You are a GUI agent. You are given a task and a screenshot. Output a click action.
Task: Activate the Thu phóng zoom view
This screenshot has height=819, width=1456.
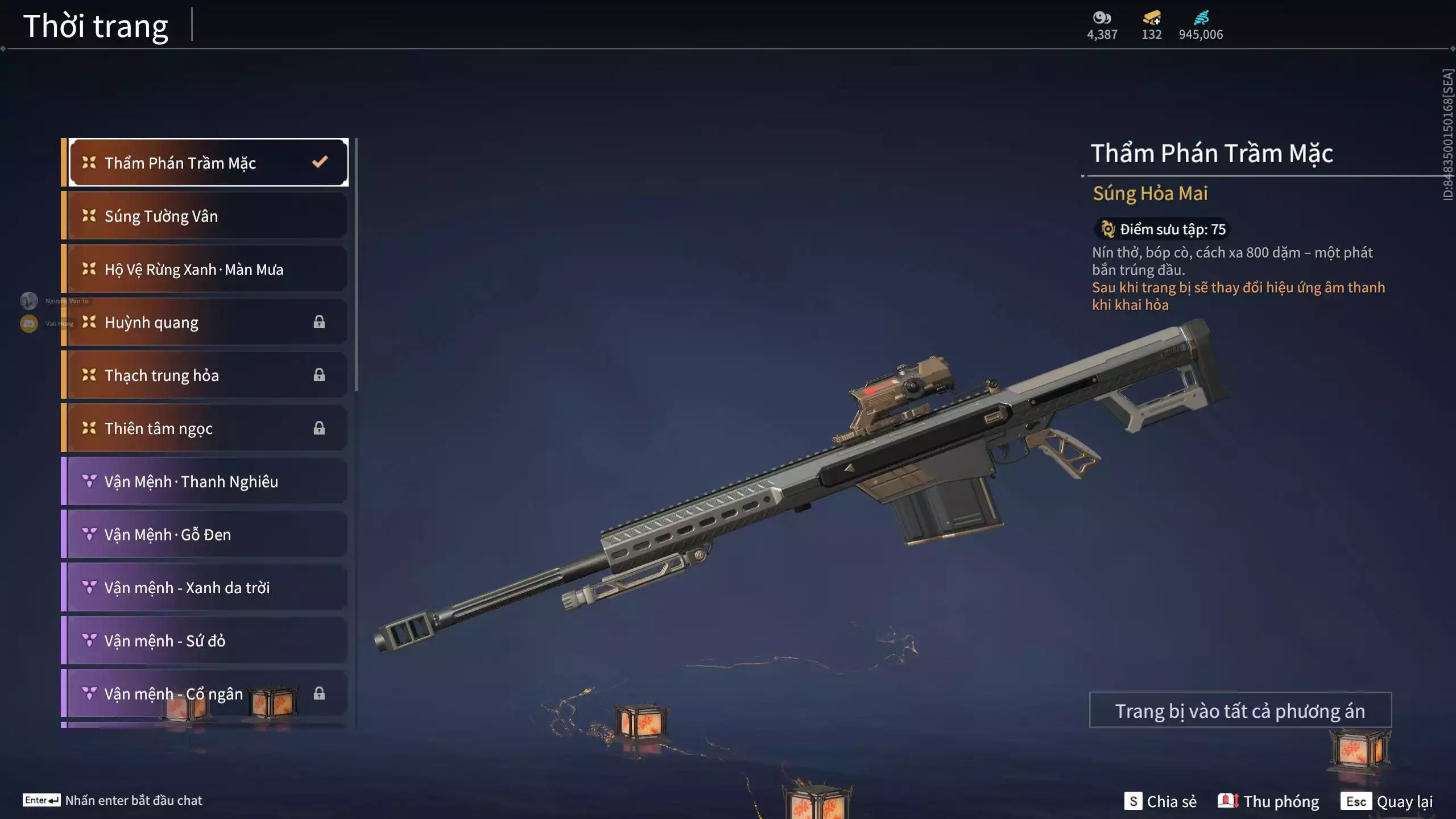coord(1268,801)
